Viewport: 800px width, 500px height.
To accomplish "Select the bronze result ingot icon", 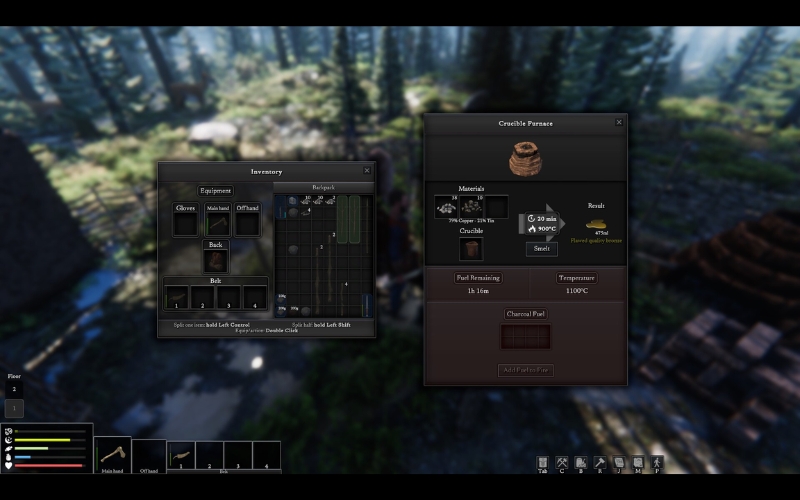I will (596, 225).
